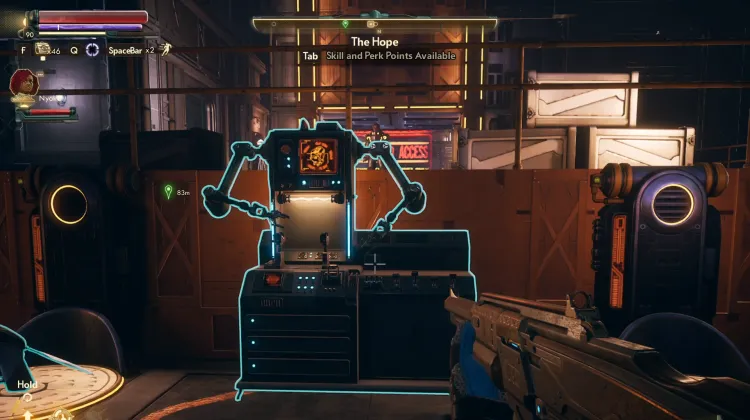750x420 pixels.
Task: Click the green 83m waypoint marker
Action: (x=169, y=191)
